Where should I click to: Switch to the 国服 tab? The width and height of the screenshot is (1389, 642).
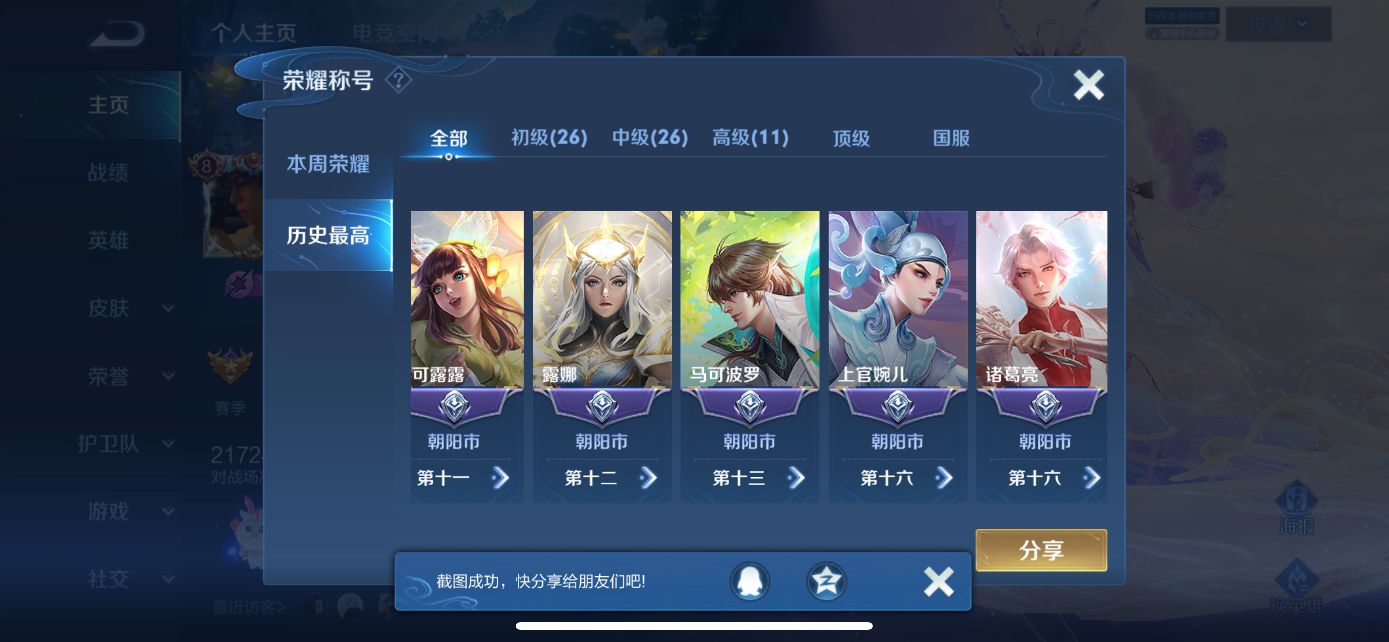pos(951,139)
